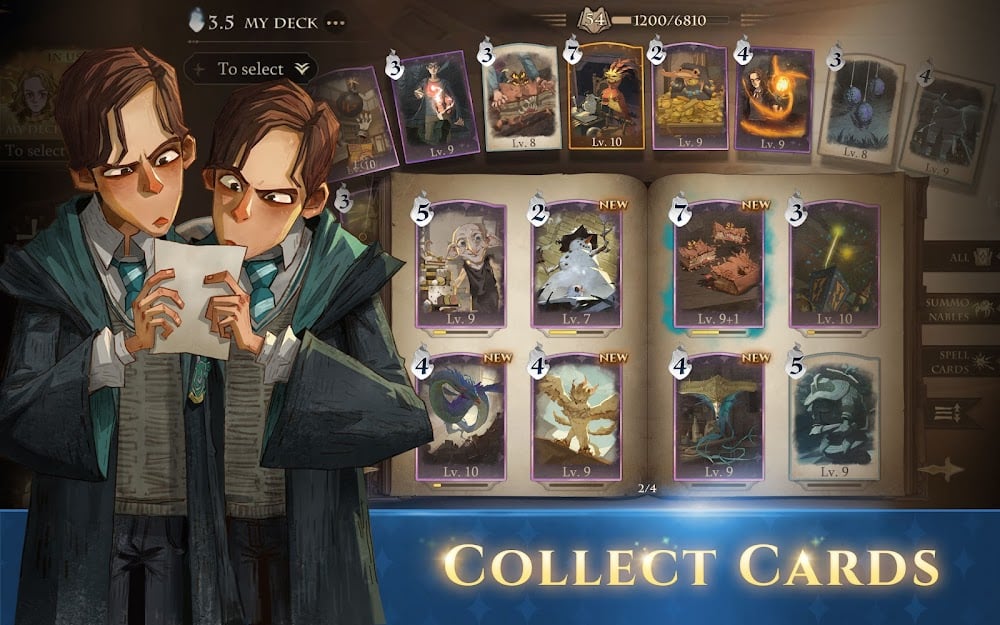
Task: Show all cards with the ALL tab
Action: 962,257
